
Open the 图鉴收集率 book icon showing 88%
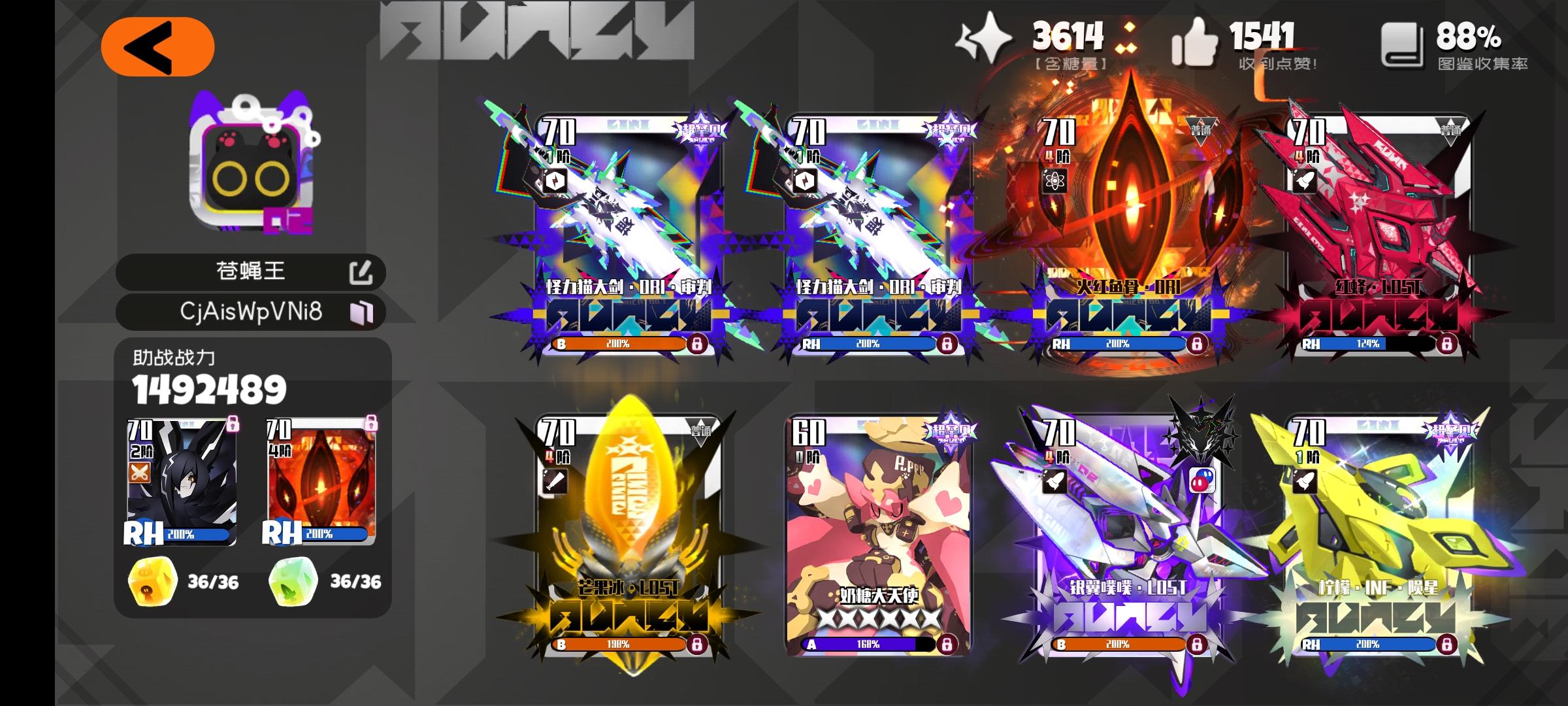1403,42
